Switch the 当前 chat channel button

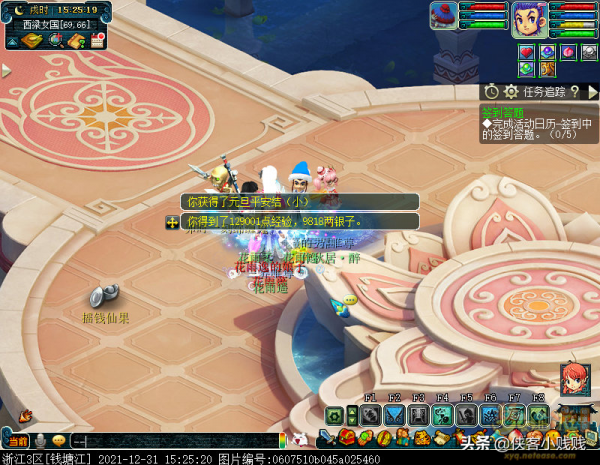click(x=17, y=441)
